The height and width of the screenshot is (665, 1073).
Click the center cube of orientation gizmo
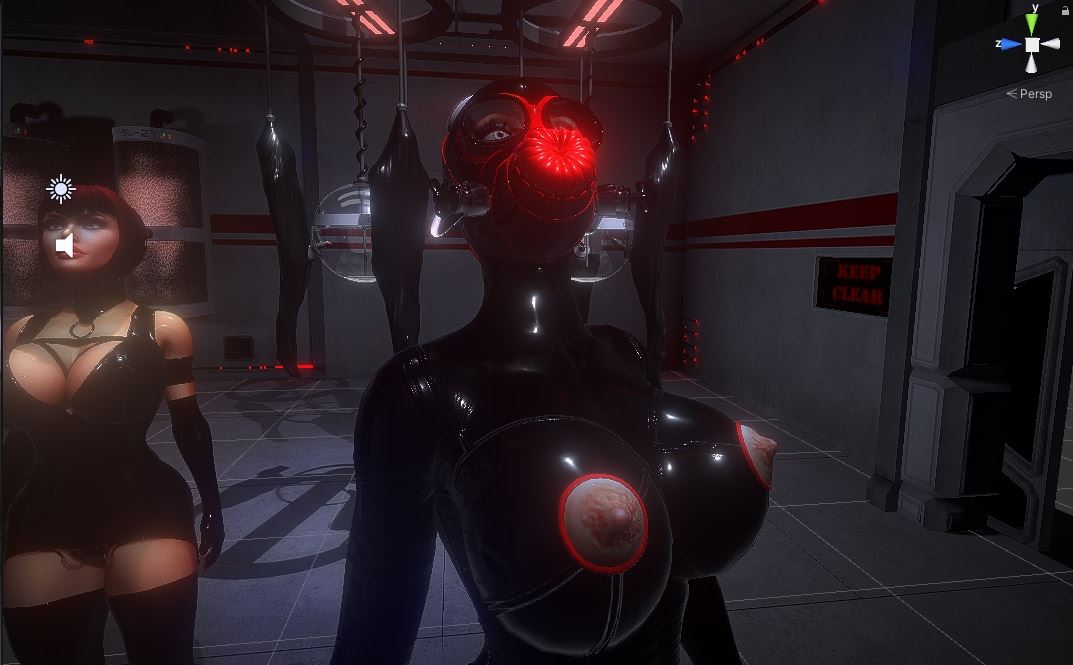[x=1032, y=44]
